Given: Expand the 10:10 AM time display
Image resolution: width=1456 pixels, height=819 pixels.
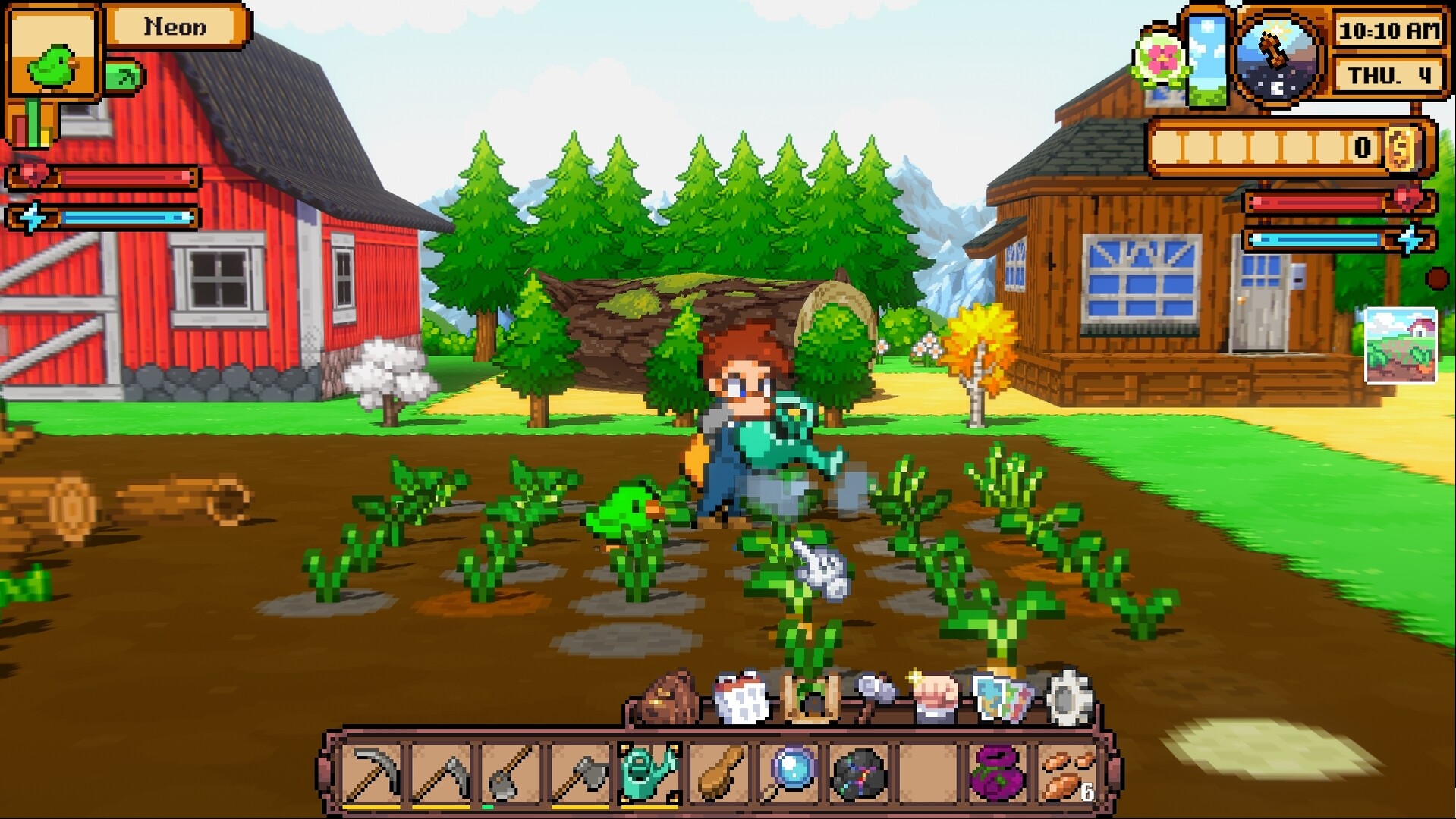Looking at the screenshot, I should [x=1388, y=33].
